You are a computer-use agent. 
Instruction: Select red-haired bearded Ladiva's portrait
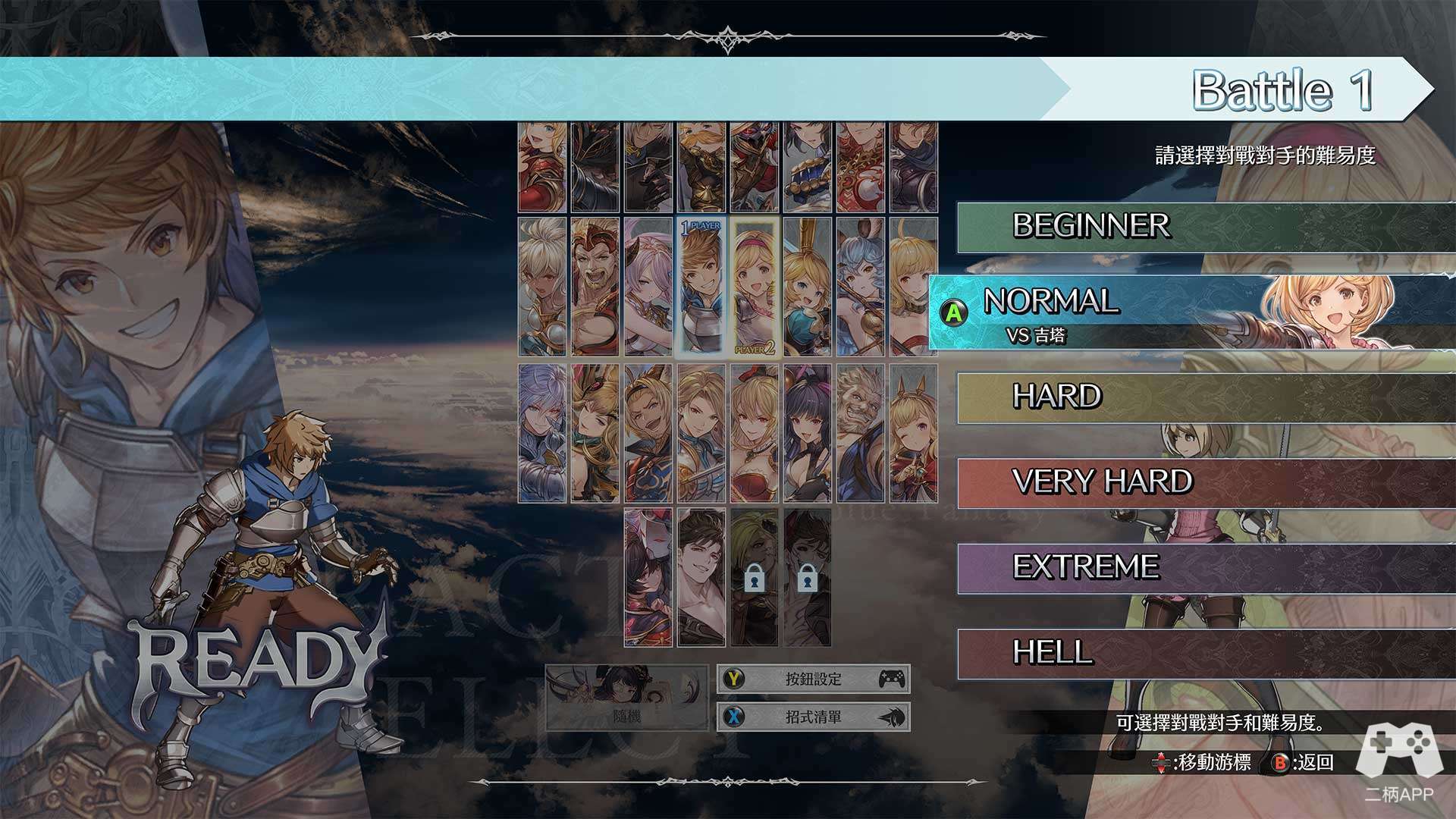pos(595,287)
